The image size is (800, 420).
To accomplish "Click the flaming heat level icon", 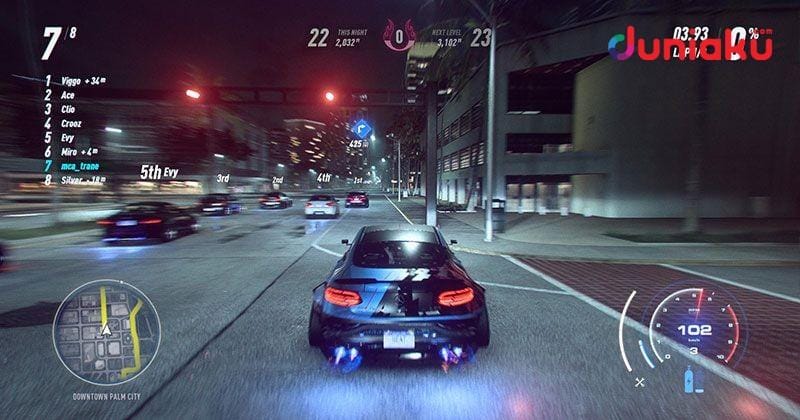I will (401, 38).
